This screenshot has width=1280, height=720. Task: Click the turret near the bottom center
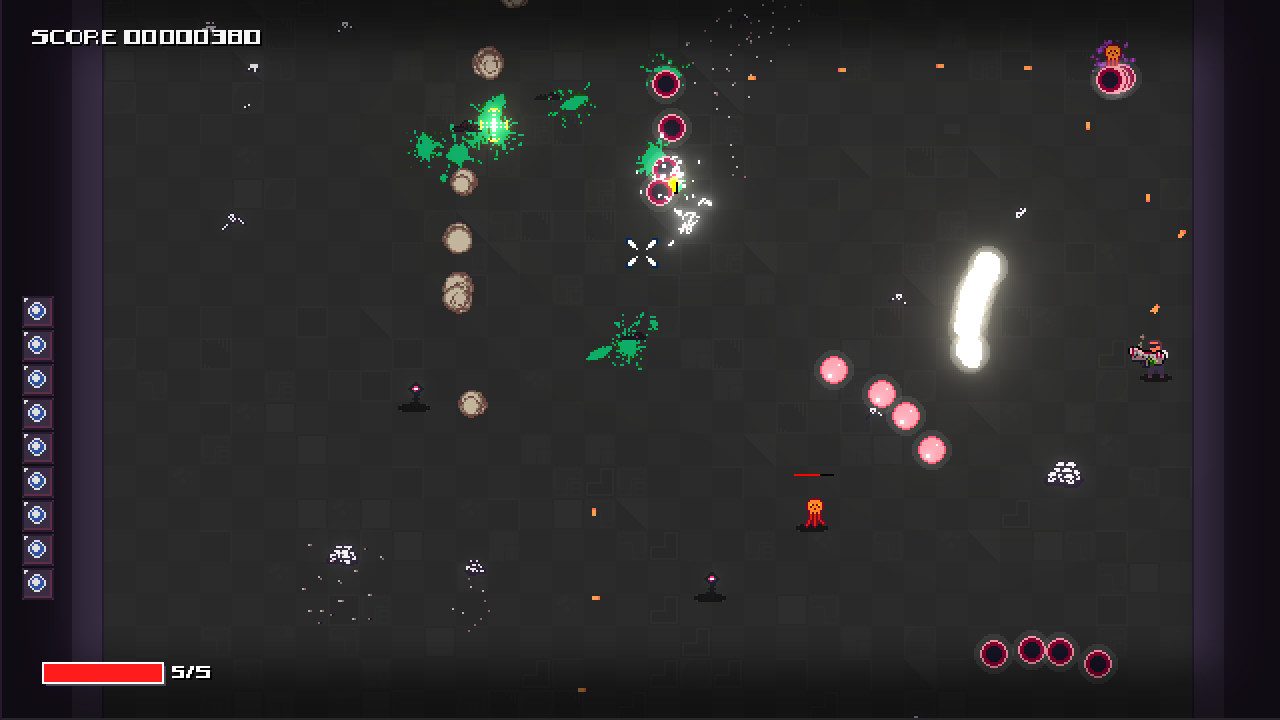point(710,588)
